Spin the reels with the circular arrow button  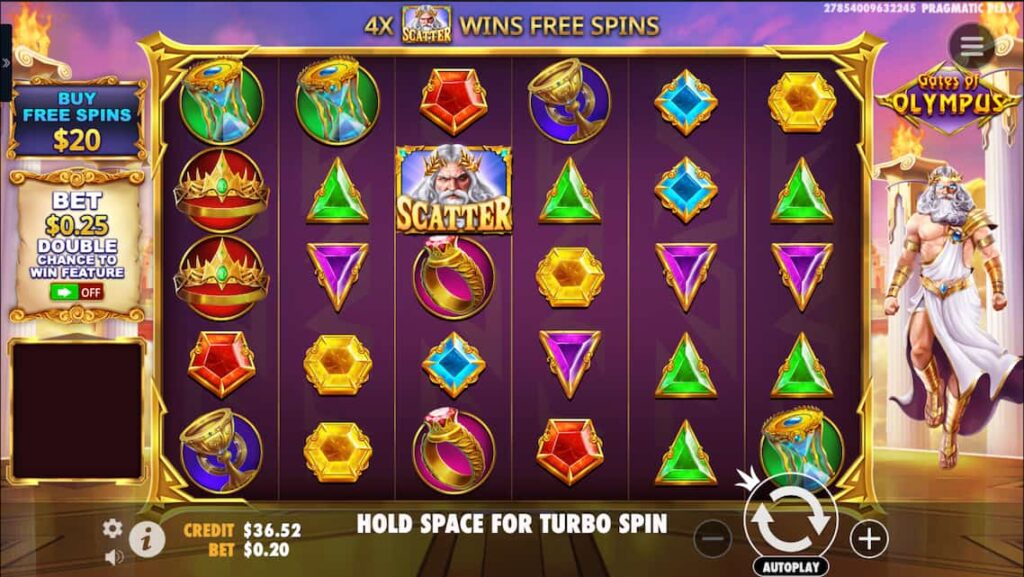click(x=790, y=517)
